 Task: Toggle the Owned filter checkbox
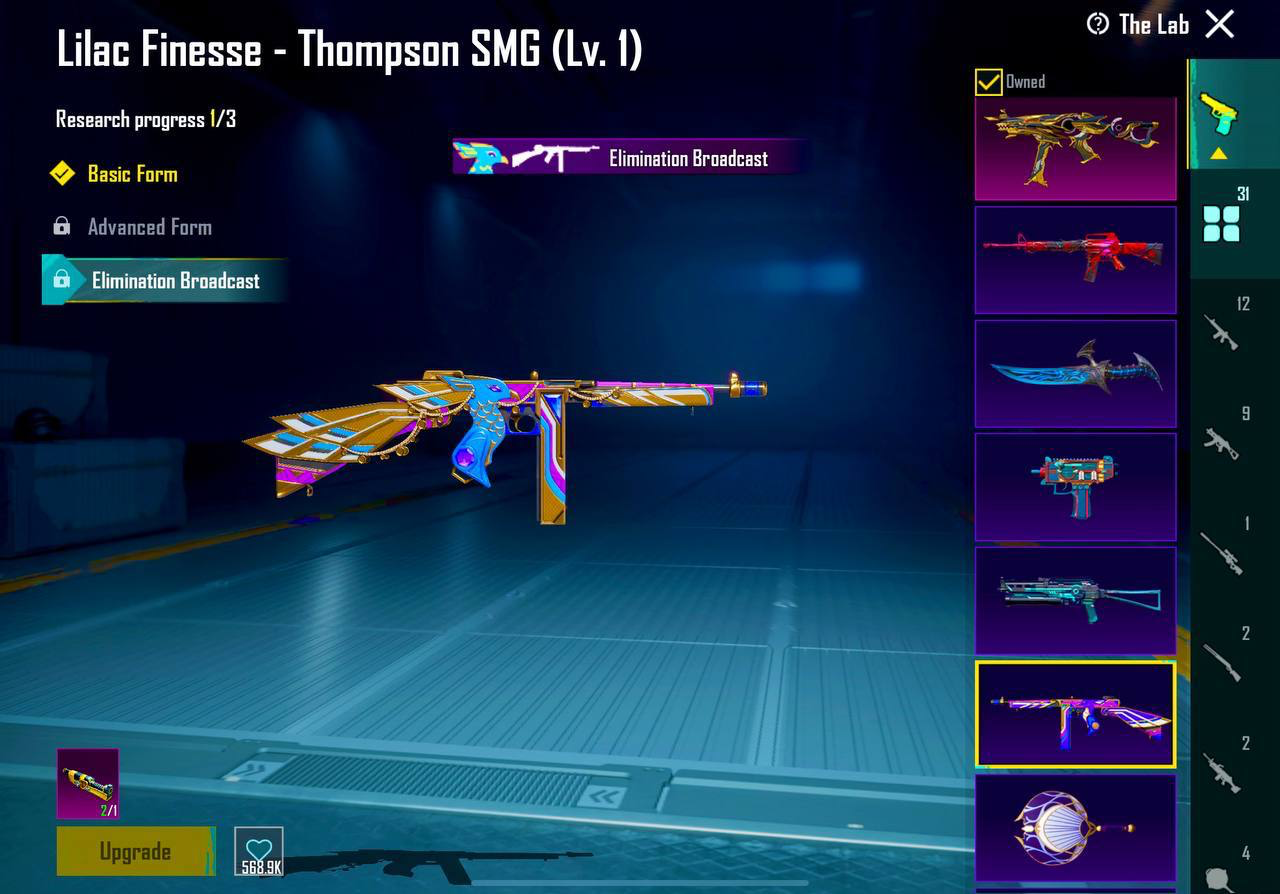pyautogui.click(x=988, y=82)
